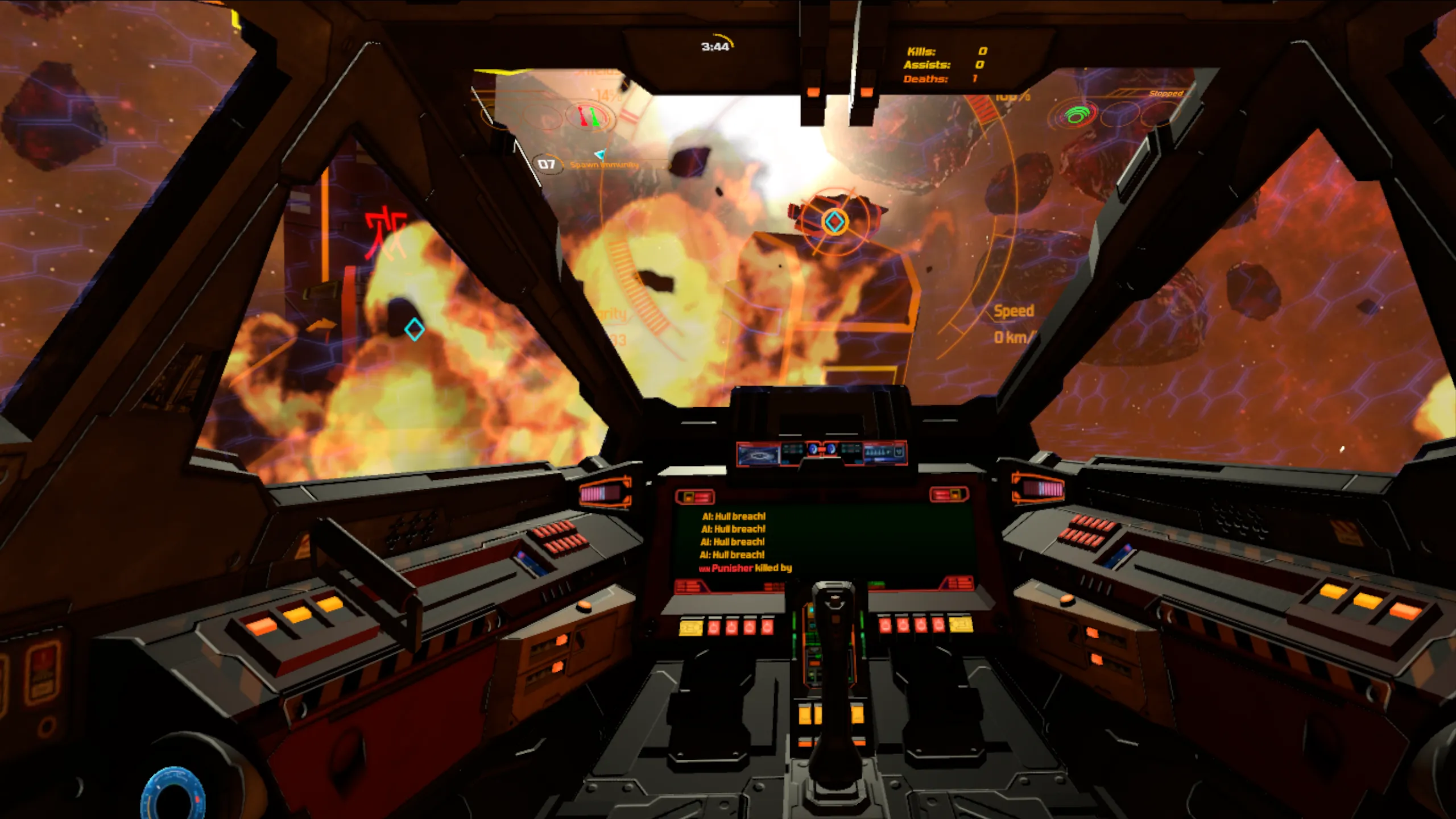Target the lone cyan diamond marker over the explosion
The width and height of the screenshot is (1456, 819).
414,329
